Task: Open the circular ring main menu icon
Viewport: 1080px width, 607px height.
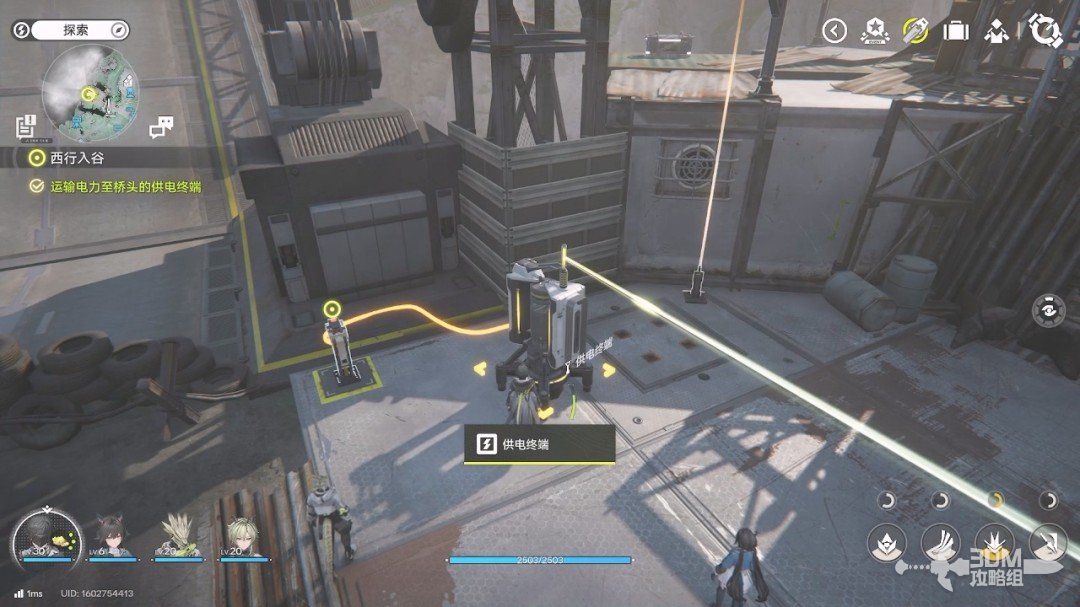Action: pyautogui.click(x=1045, y=31)
